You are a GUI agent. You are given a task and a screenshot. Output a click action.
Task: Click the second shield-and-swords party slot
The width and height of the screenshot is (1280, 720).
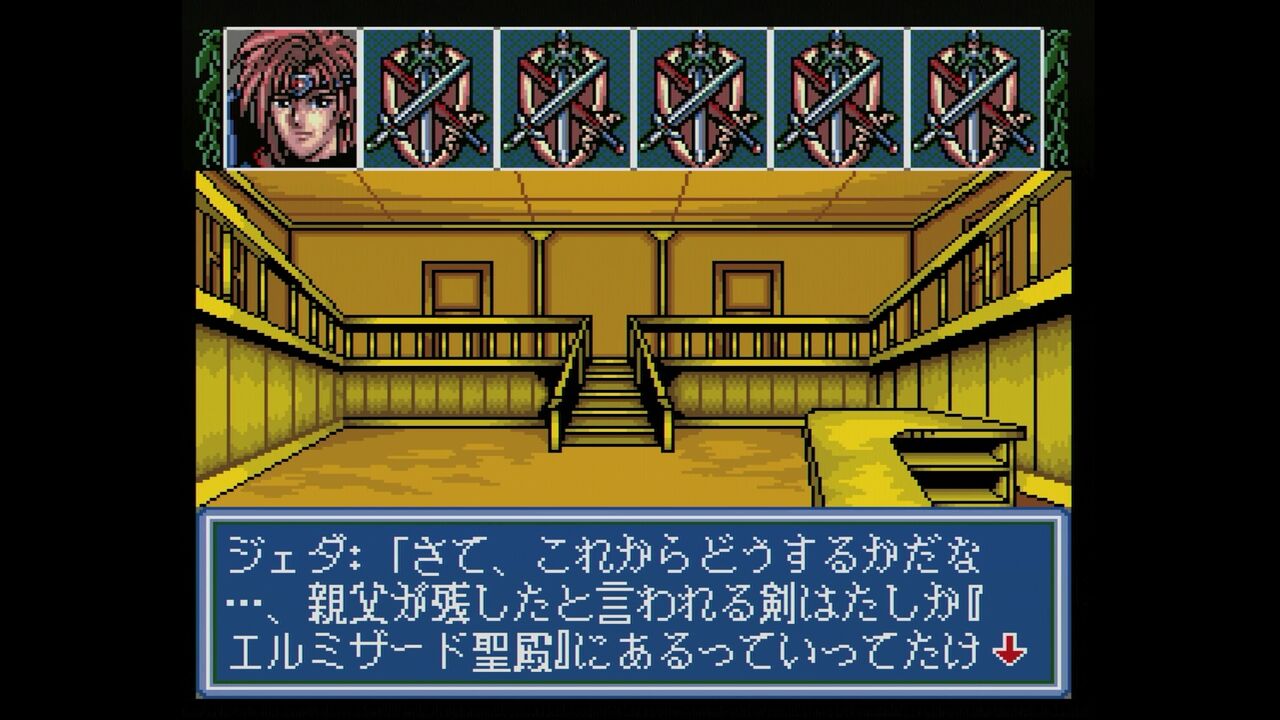(566, 100)
